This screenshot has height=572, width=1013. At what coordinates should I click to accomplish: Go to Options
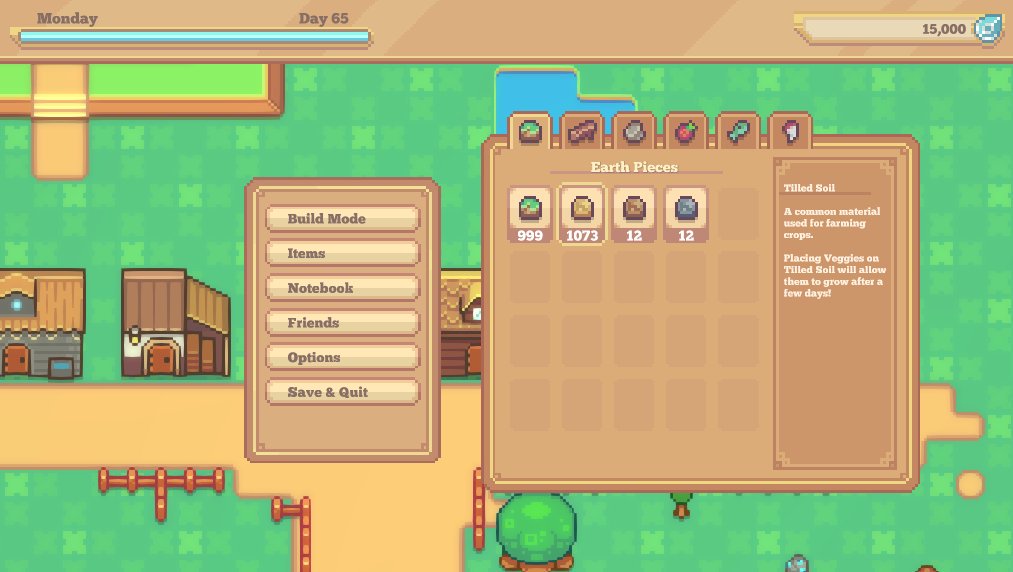tap(342, 358)
